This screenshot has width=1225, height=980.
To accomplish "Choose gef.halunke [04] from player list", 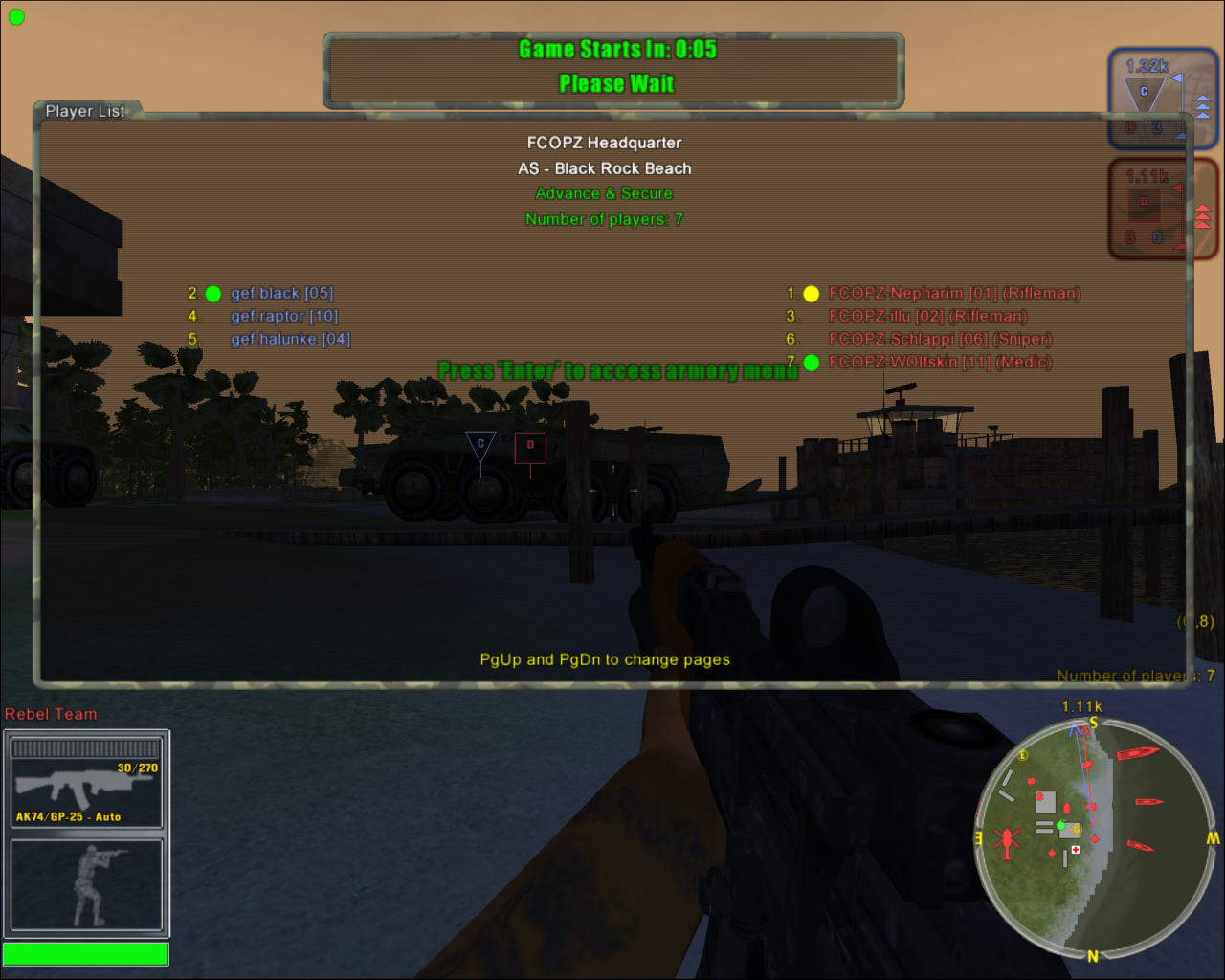I will 290,340.
